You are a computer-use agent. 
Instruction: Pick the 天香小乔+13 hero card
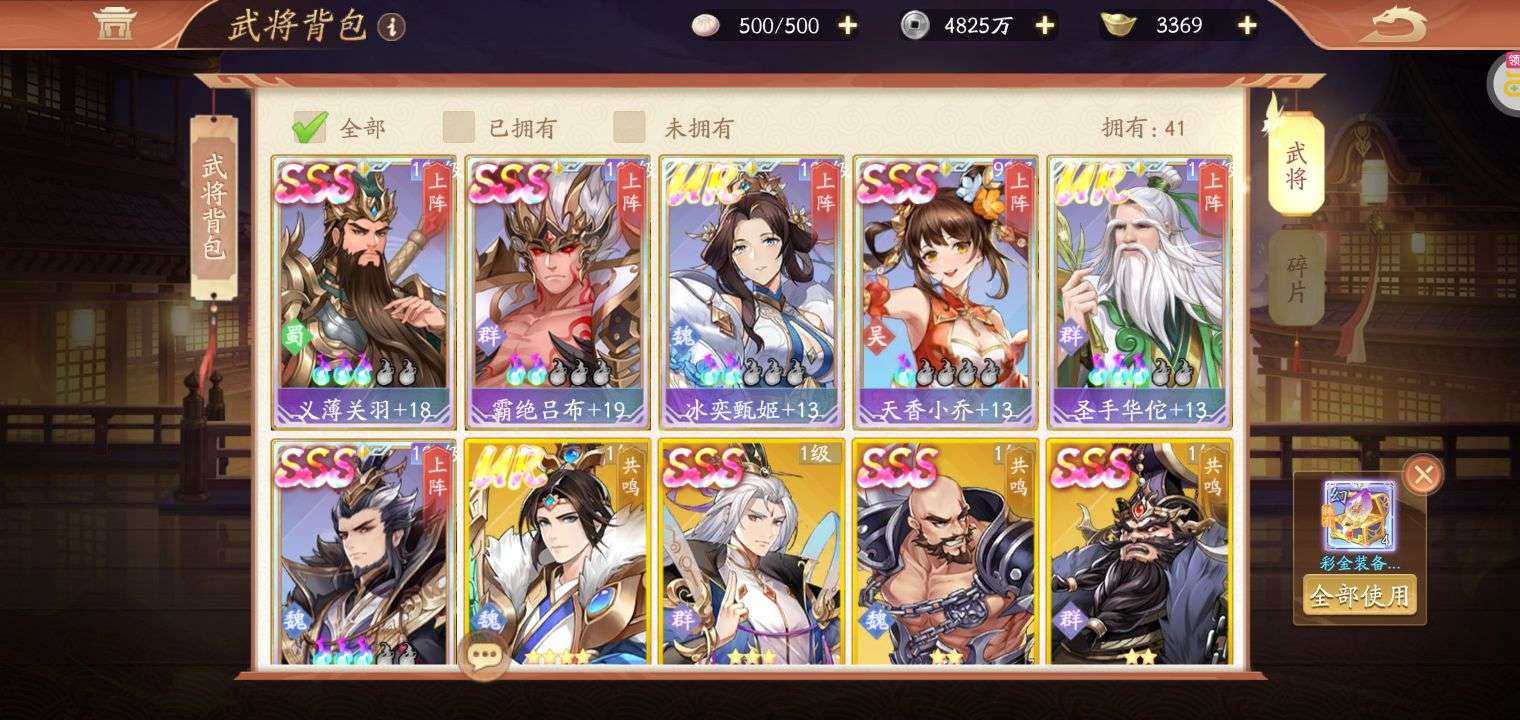pos(945,290)
